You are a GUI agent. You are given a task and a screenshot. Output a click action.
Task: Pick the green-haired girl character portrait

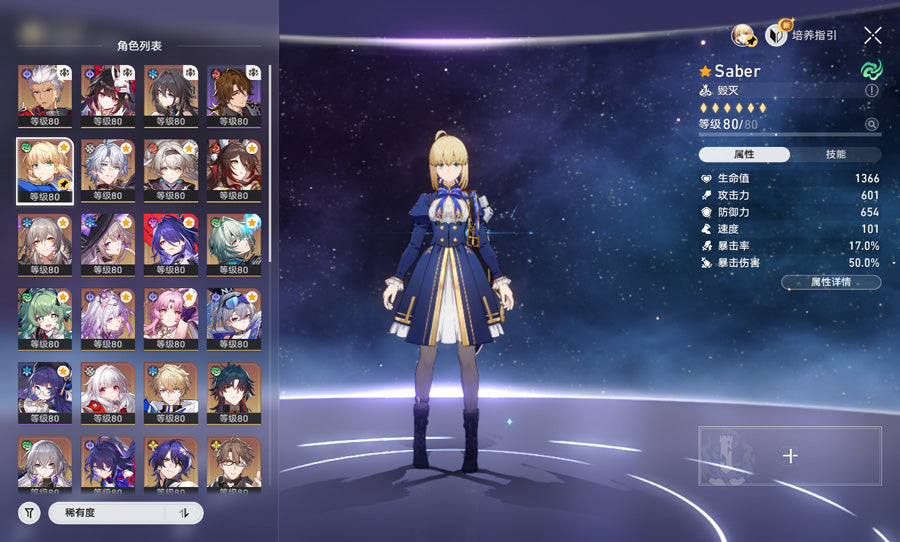click(x=45, y=317)
